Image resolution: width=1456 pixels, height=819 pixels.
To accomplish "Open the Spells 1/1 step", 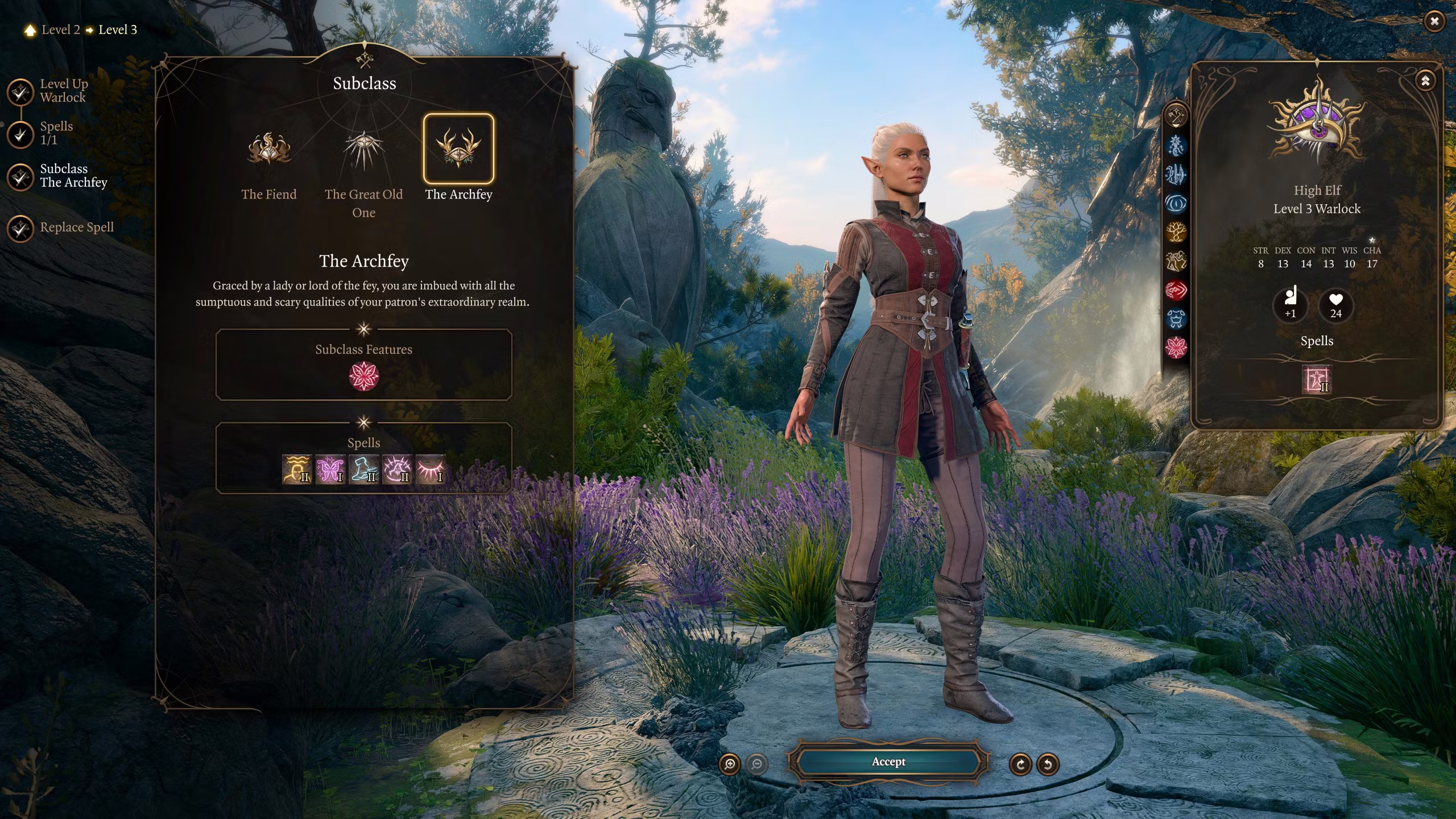I will pos(21,134).
